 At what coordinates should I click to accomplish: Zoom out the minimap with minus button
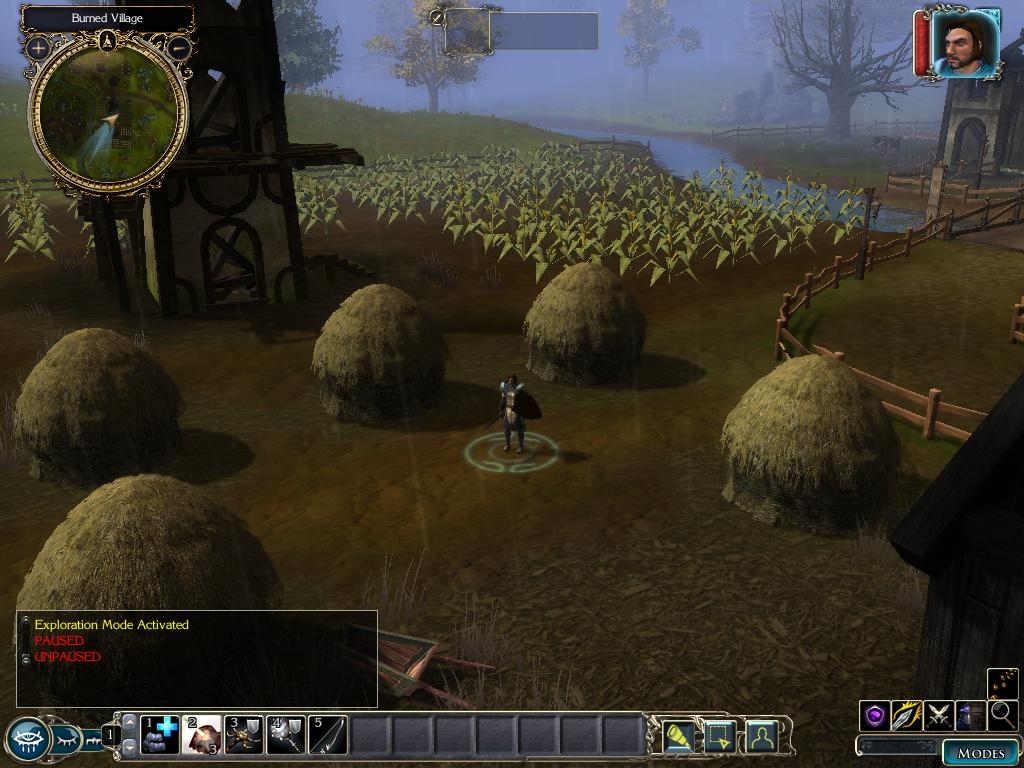[x=178, y=47]
